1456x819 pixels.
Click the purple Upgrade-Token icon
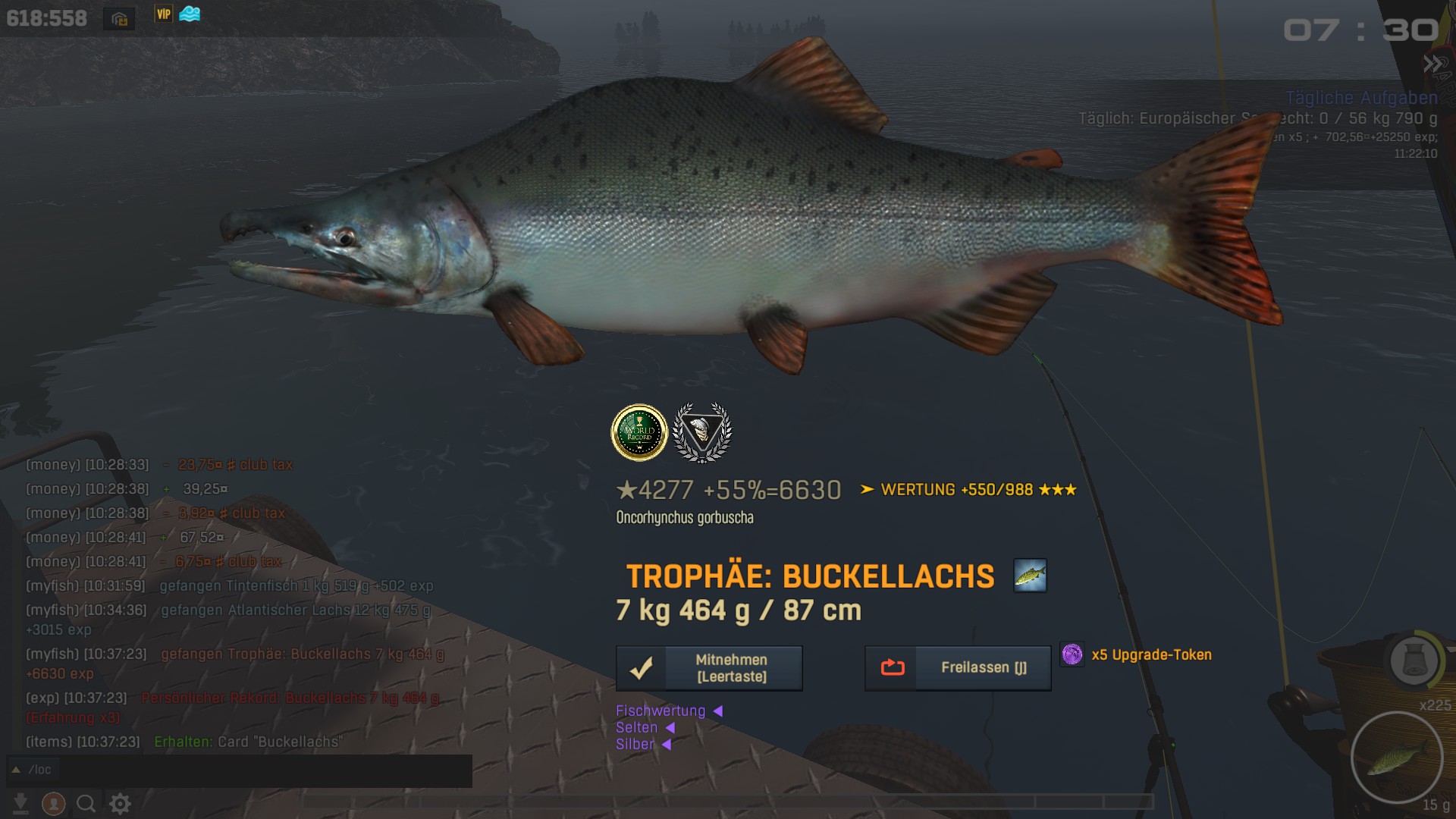[1072, 654]
